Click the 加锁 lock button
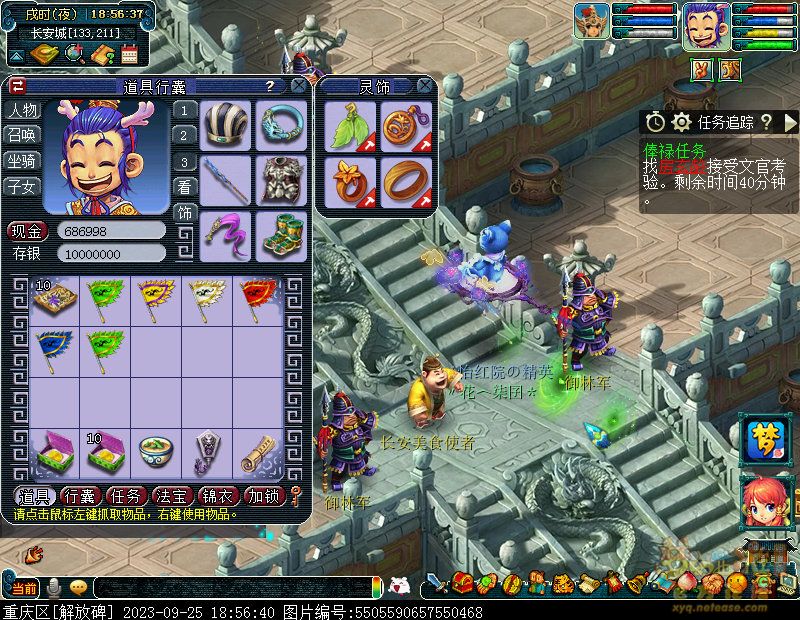 click(x=264, y=495)
